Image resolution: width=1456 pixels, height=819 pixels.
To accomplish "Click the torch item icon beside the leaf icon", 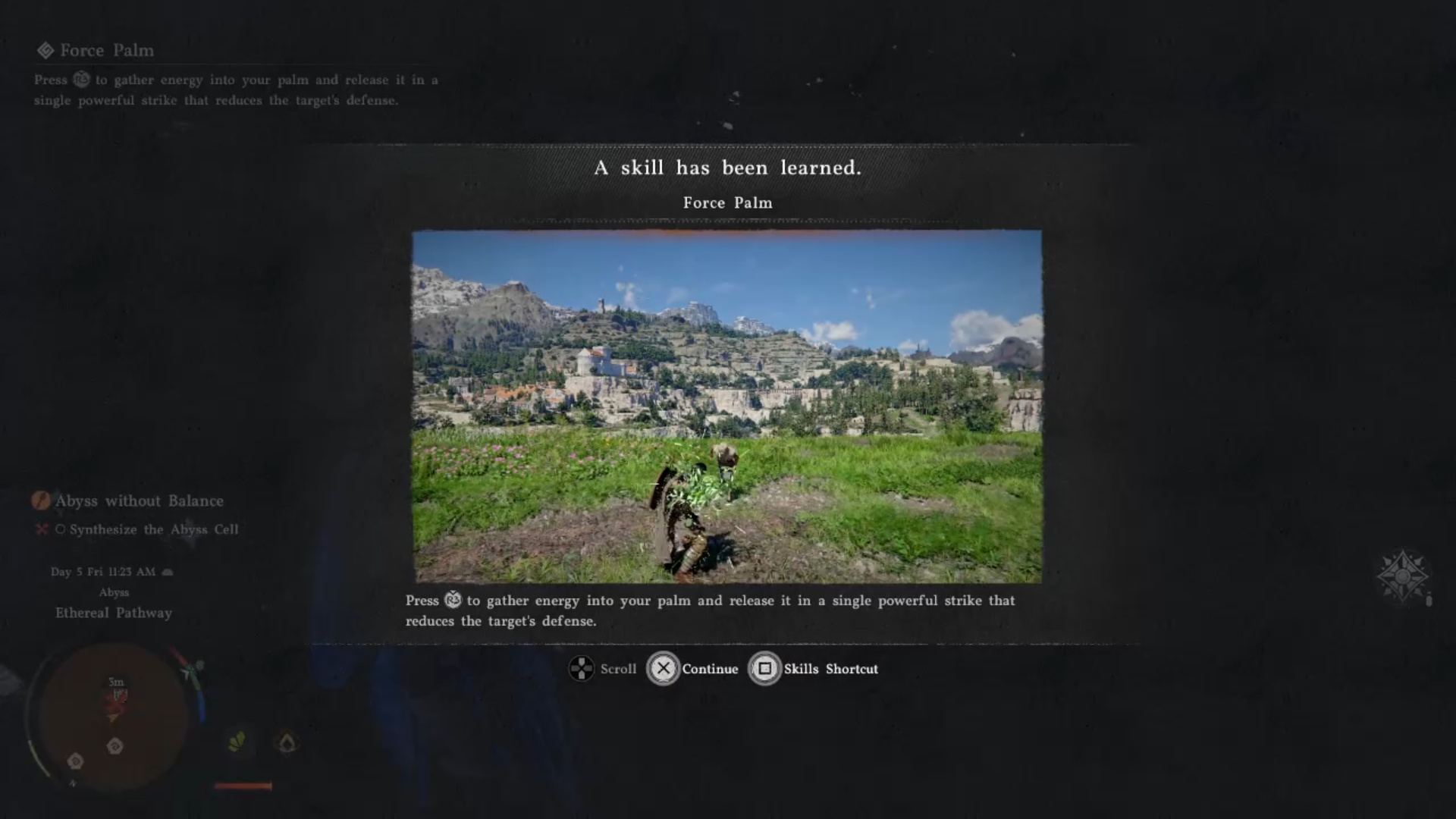I will pos(288,742).
